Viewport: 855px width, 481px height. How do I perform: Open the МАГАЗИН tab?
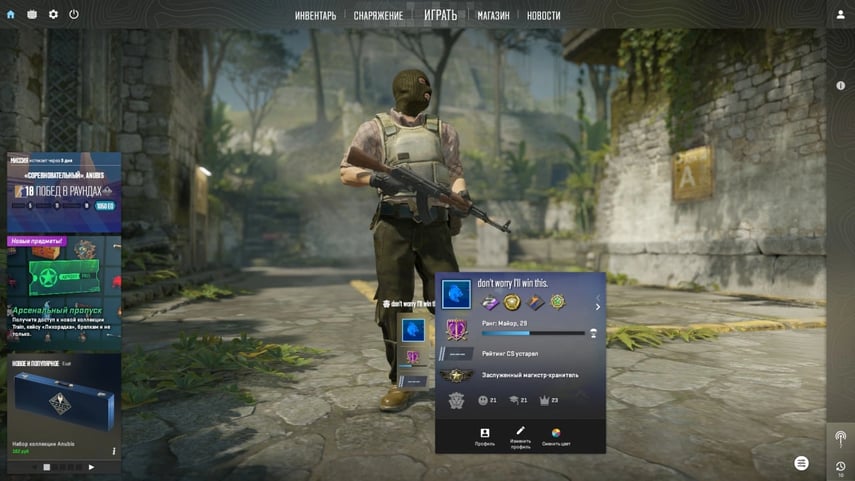tap(493, 16)
